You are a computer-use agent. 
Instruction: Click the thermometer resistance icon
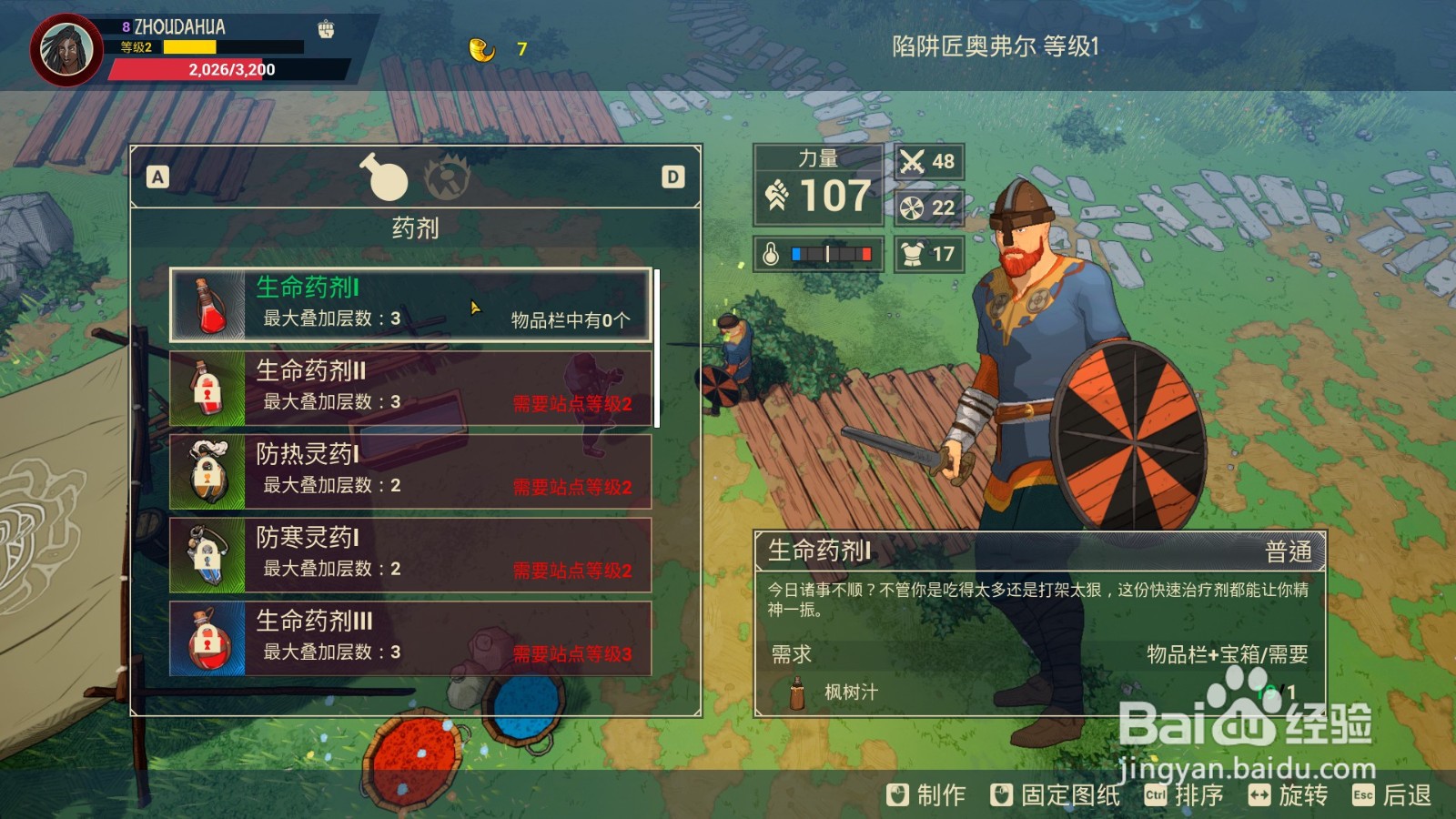pos(769,253)
